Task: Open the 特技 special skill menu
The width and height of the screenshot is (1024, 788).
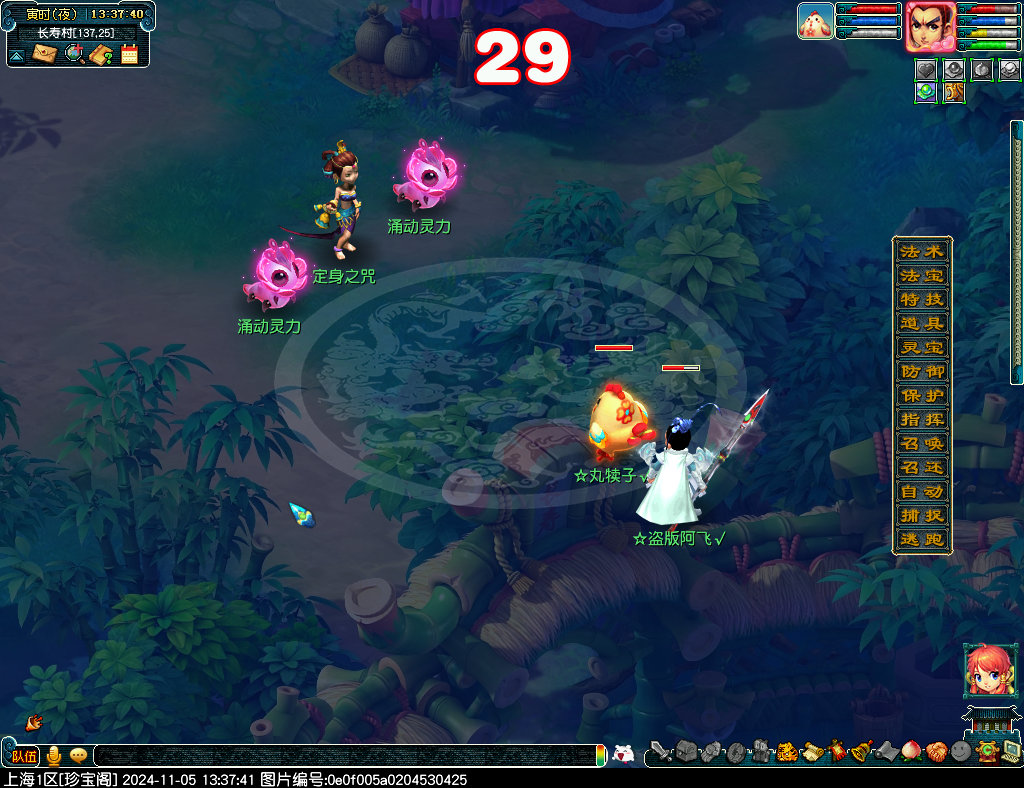Action: (921, 299)
